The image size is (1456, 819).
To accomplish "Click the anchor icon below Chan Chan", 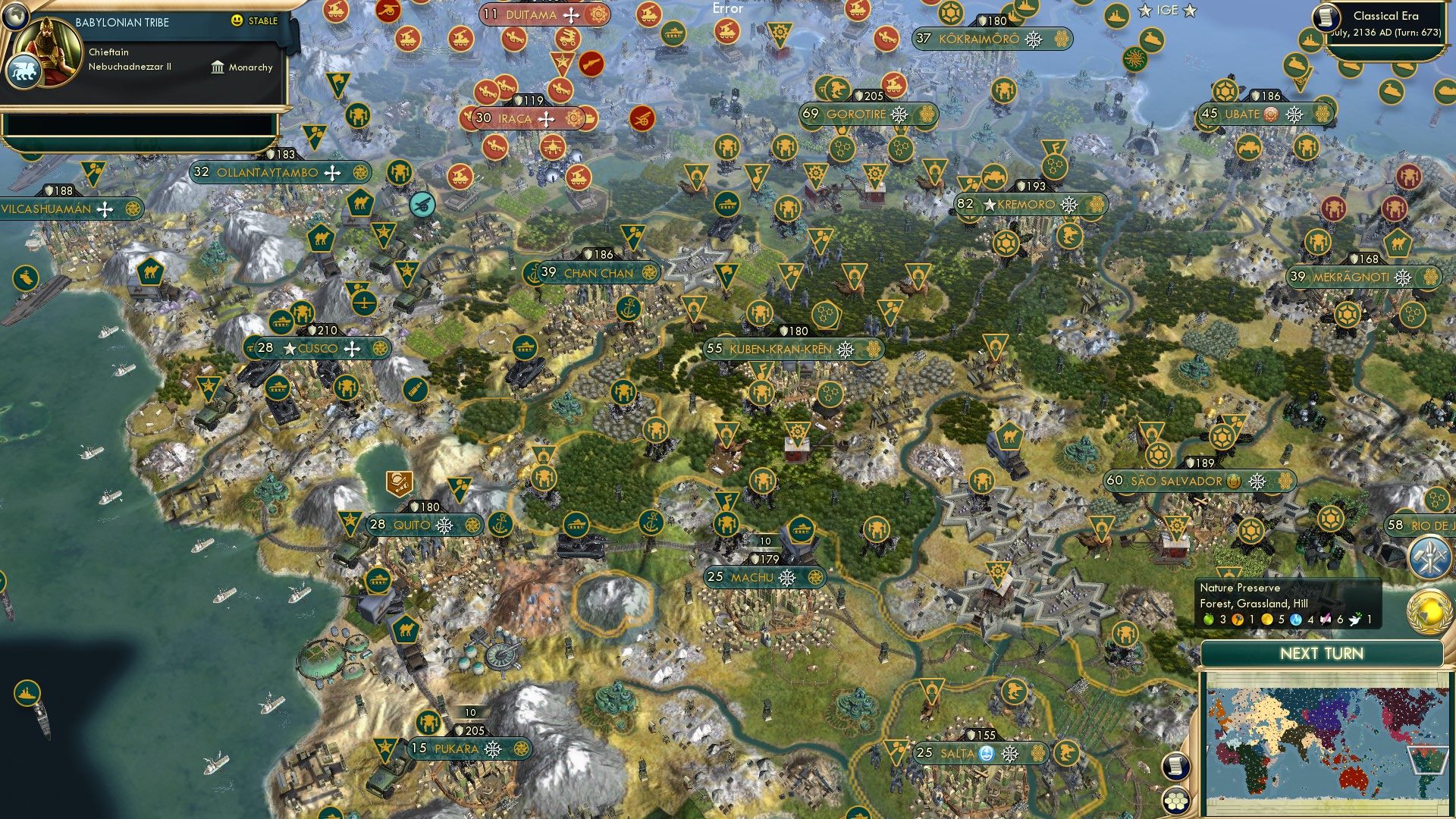I will point(629,309).
